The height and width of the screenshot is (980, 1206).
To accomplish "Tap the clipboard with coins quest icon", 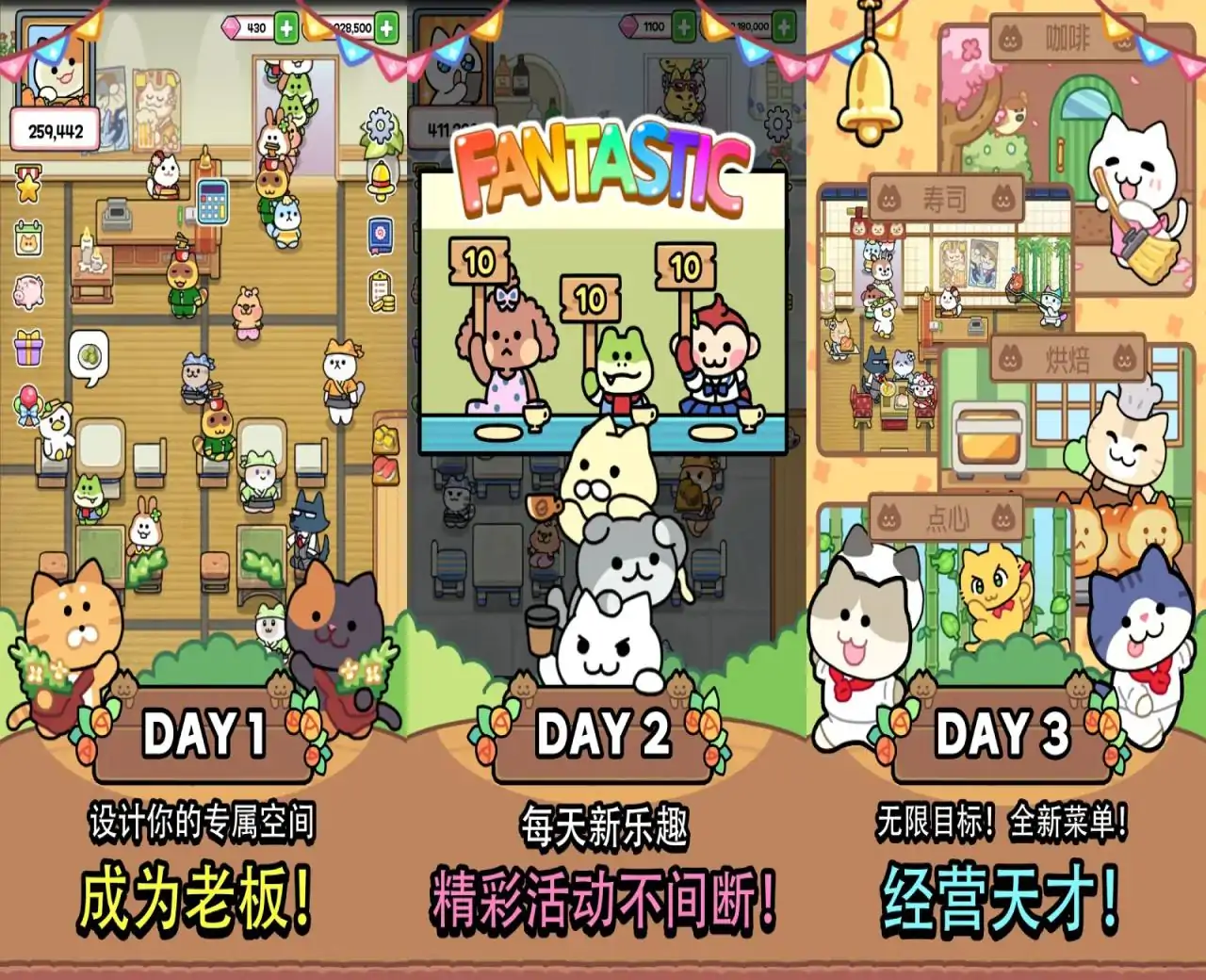I will (x=382, y=290).
